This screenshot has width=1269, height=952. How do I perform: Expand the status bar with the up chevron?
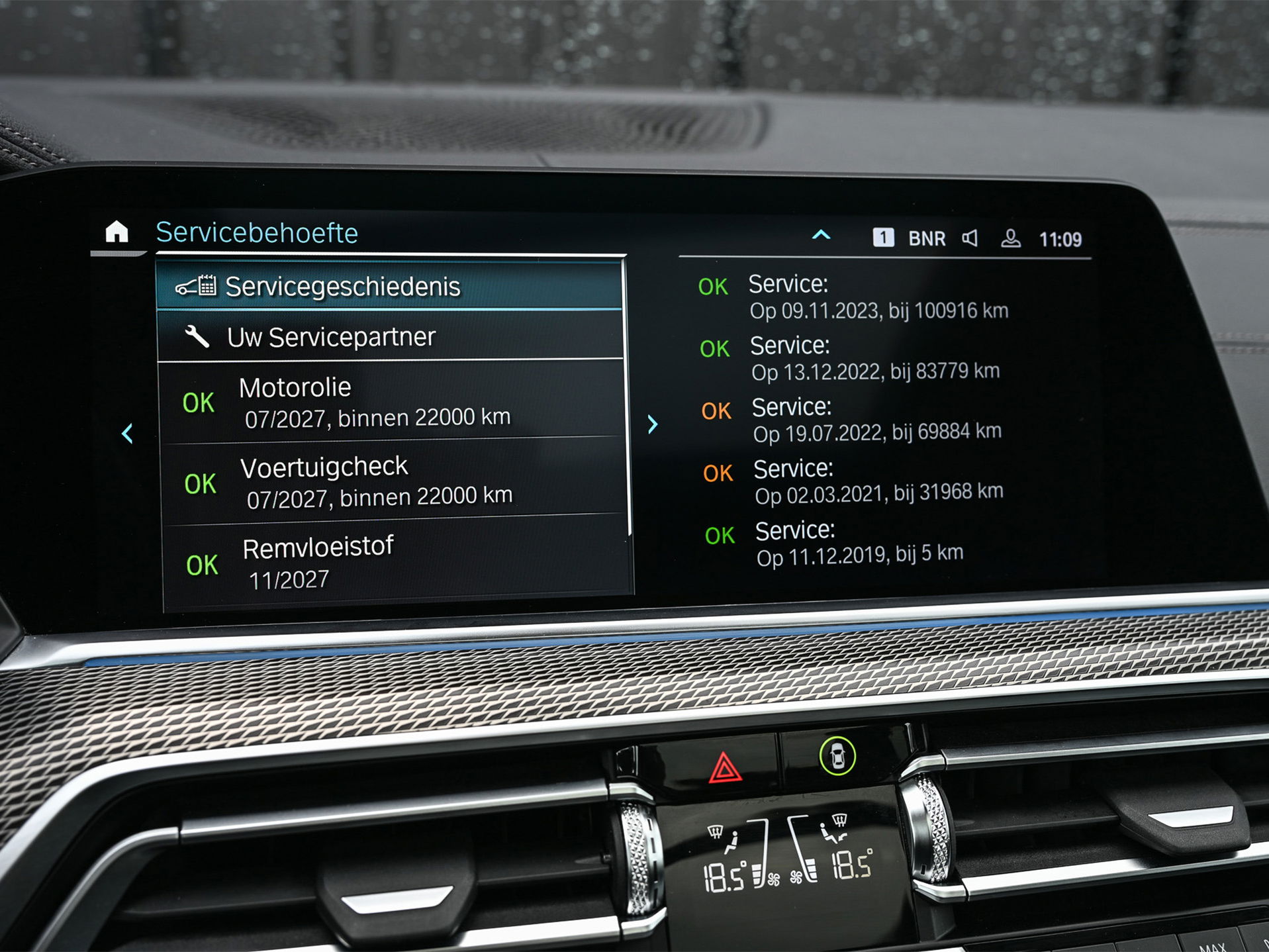pyautogui.click(x=821, y=235)
